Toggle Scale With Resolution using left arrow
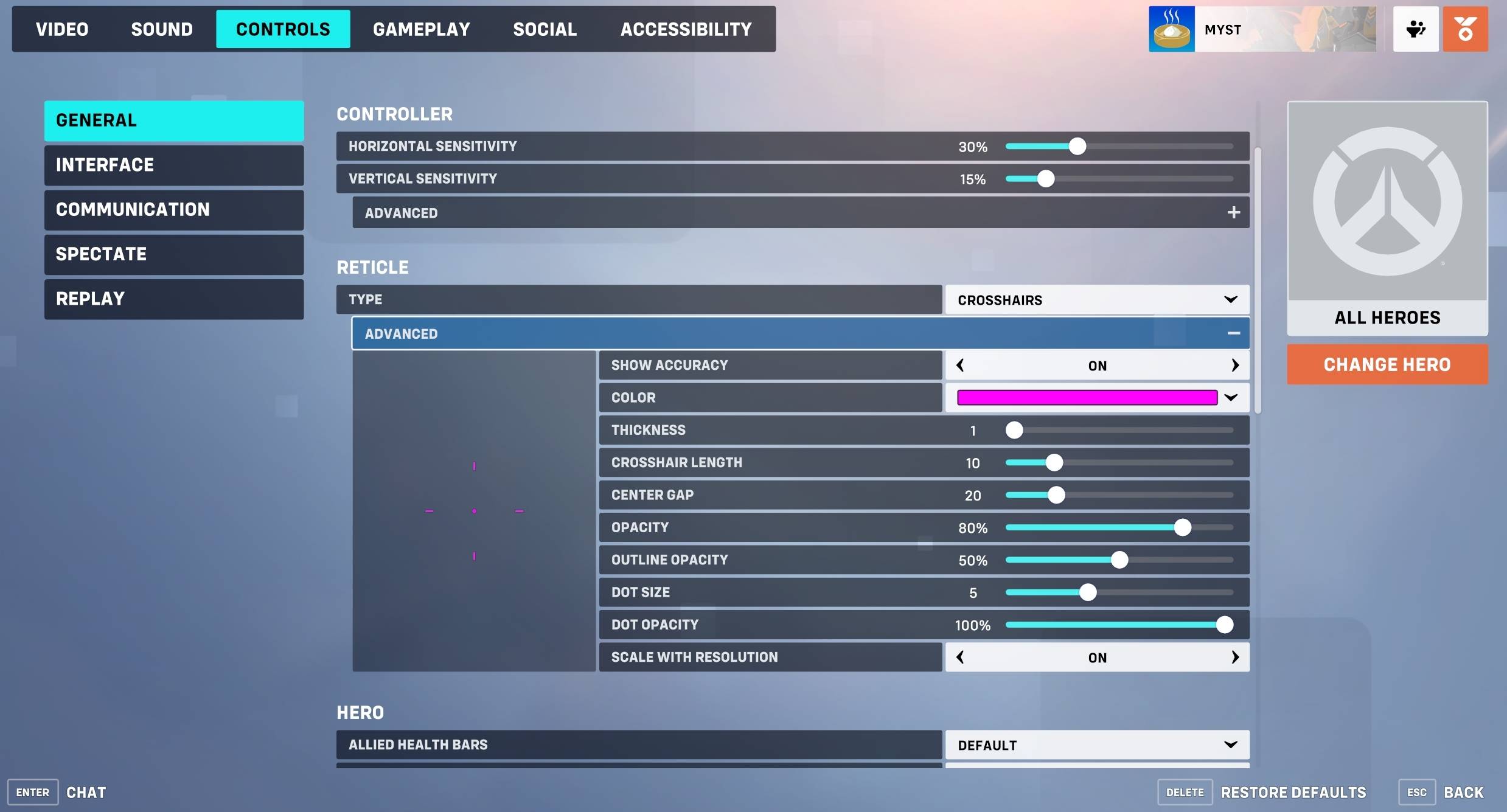Image resolution: width=1507 pixels, height=812 pixels. 960,658
